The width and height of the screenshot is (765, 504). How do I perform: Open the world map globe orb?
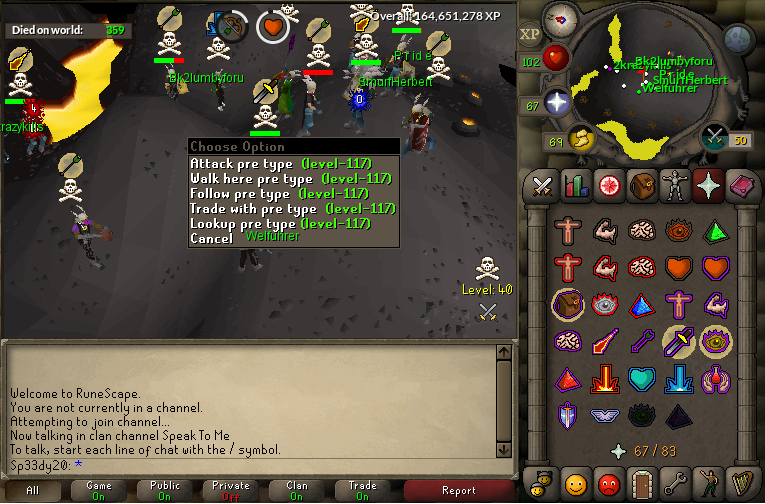(x=738, y=40)
